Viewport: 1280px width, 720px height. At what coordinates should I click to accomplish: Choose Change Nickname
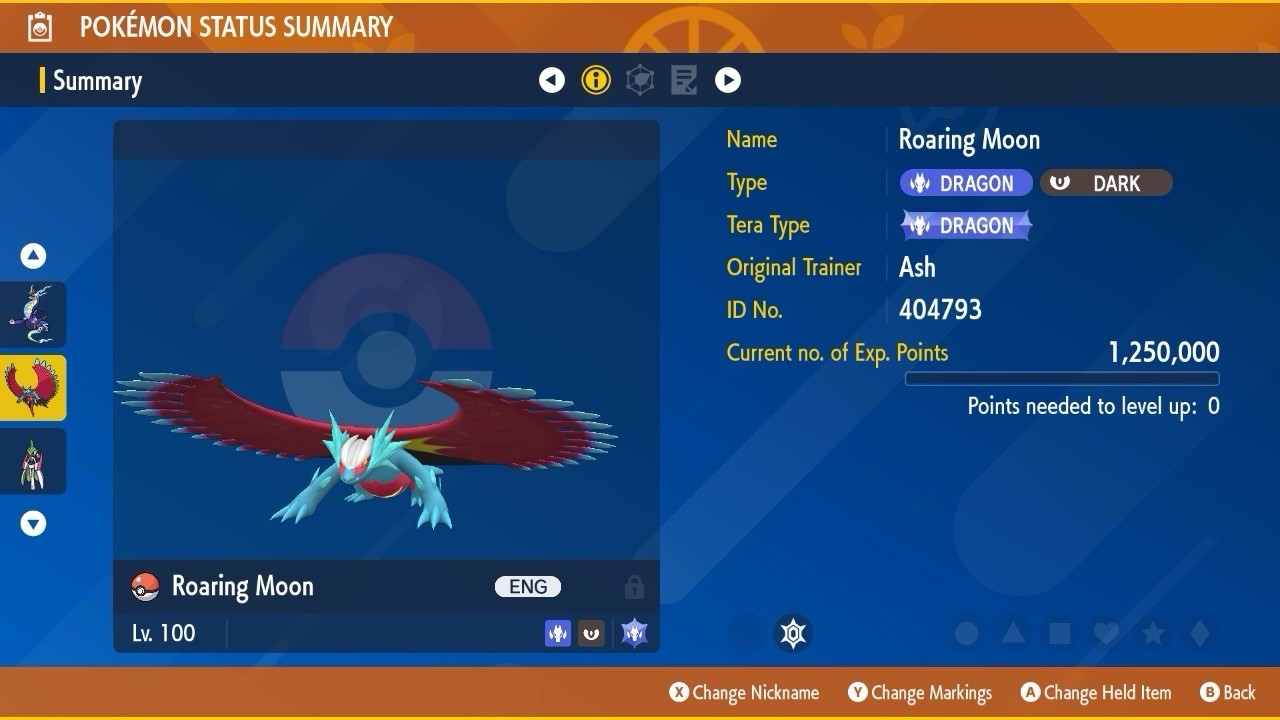click(x=744, y=693)
